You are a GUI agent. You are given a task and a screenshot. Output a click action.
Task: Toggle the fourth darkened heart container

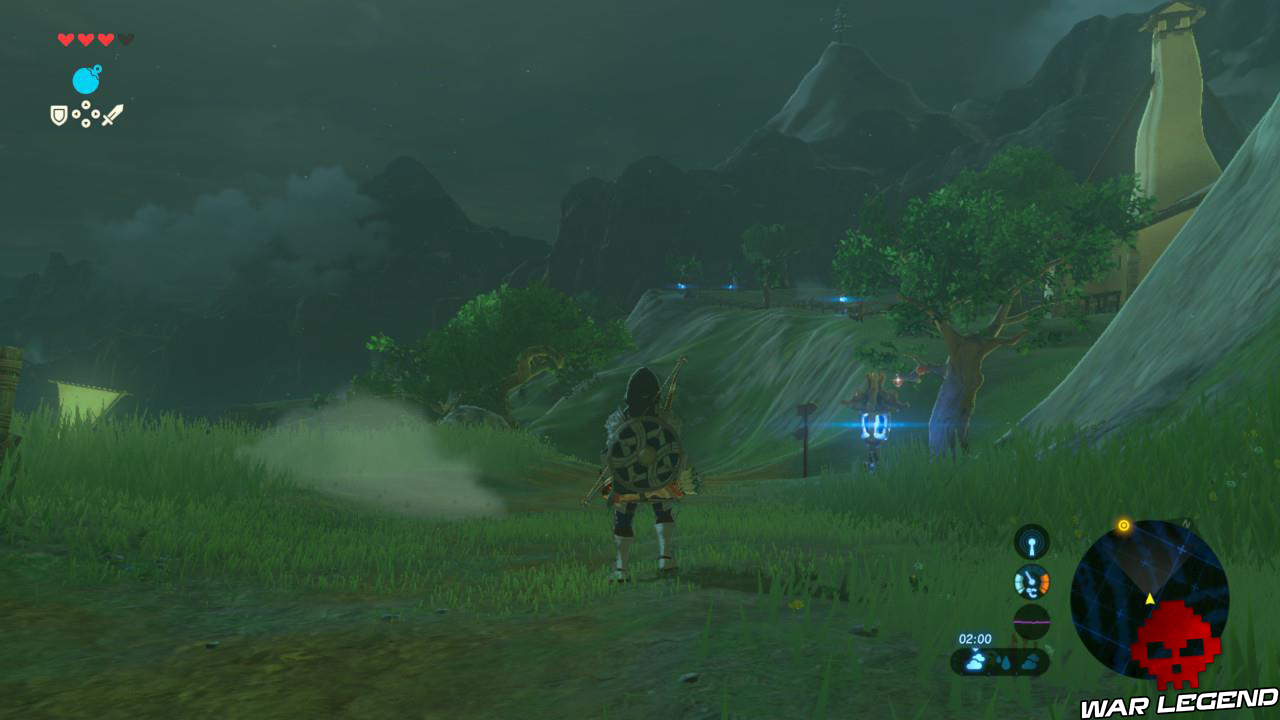(125, 40)
